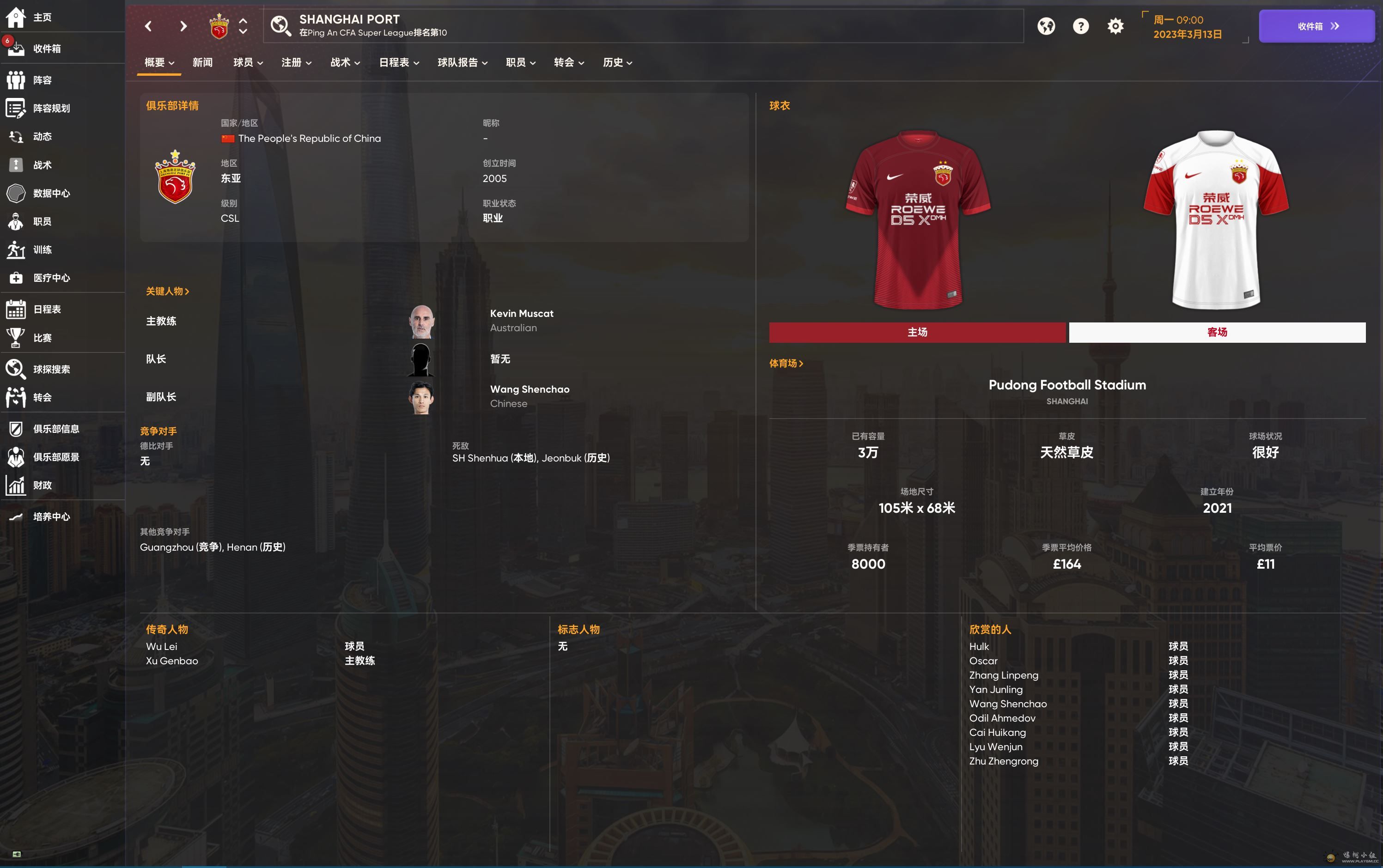Open the 战术 tactics sidebar entry
1383x868 pixels.
click(x=42, y=165)
